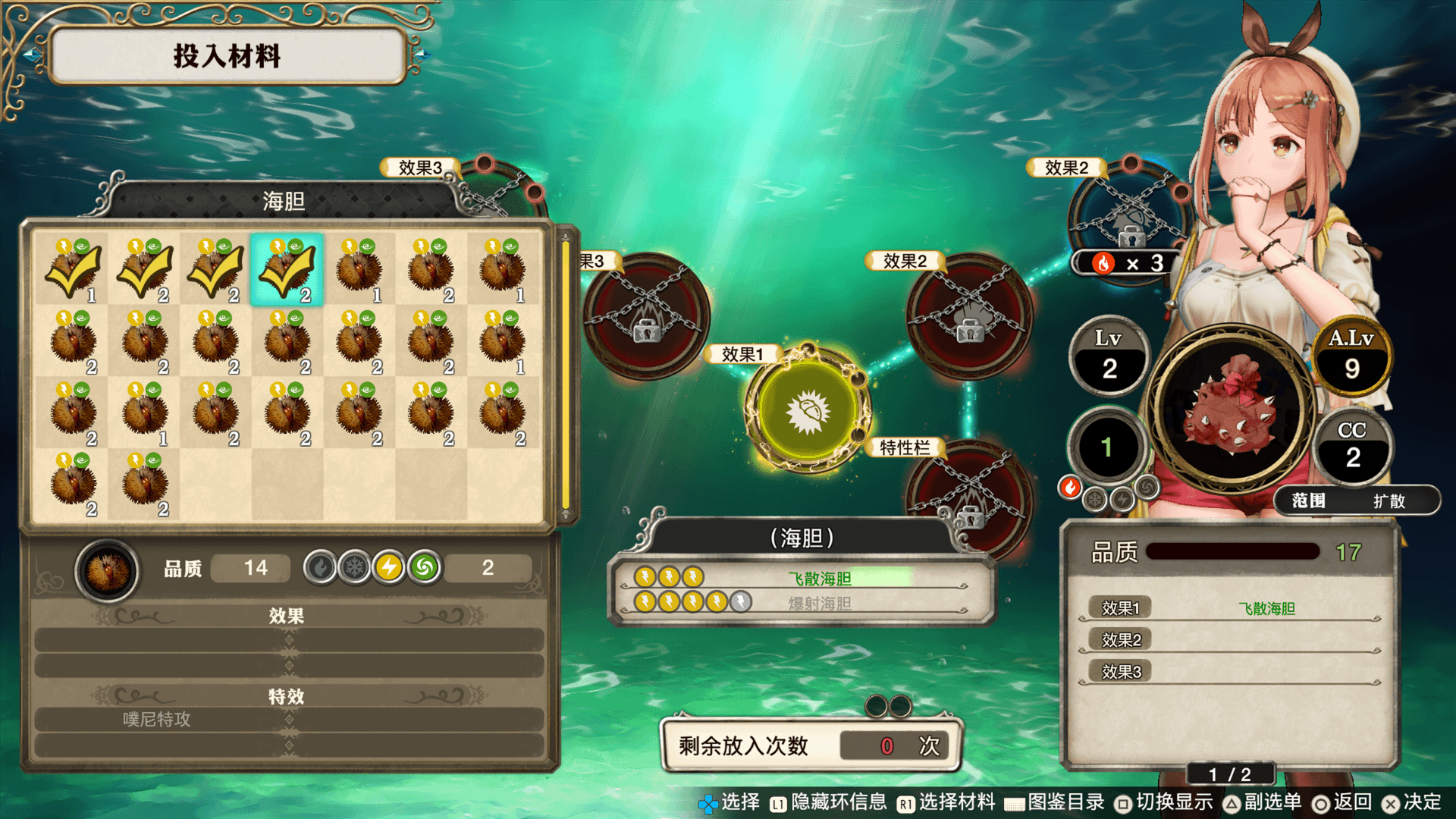Click the material list scrollbar
The width and height of the screenshot is (1456, 819).
point(565,375)
